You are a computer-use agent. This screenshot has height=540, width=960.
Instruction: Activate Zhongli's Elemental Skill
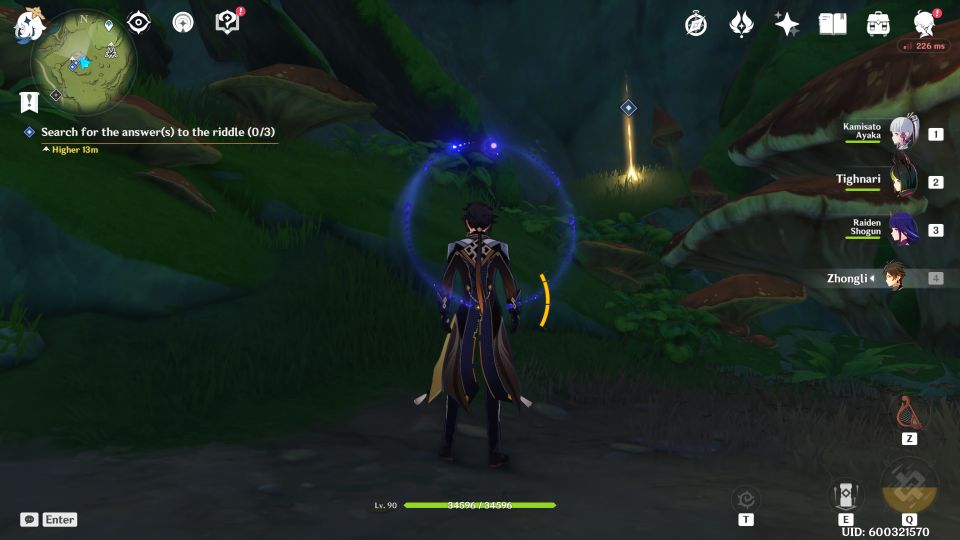[x=846, y=495]
